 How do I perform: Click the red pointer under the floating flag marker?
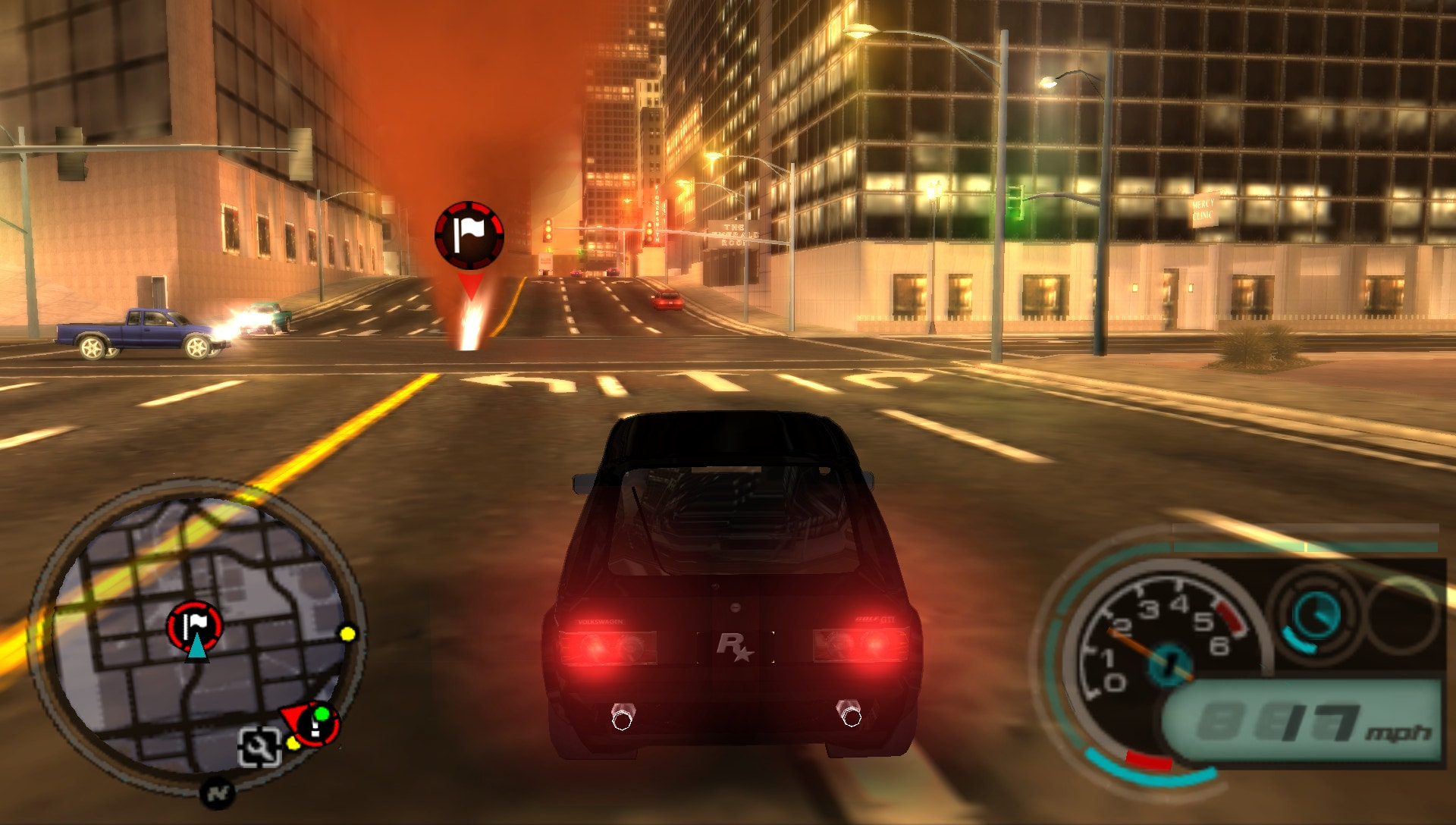(x=470, y=281)
